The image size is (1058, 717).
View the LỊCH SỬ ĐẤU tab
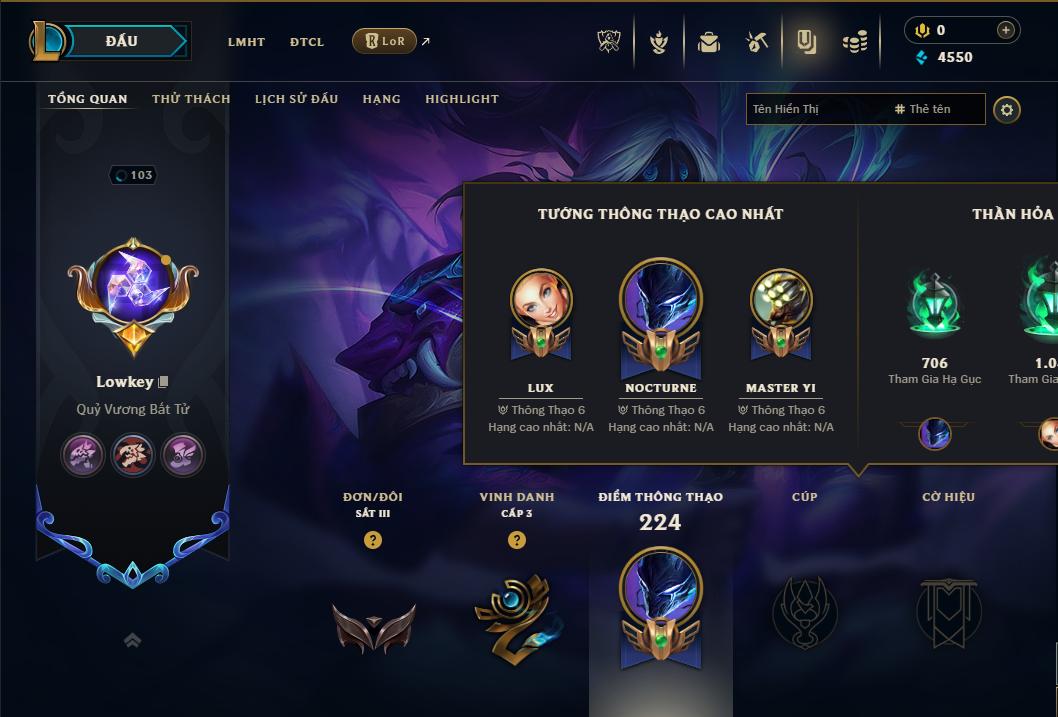[296, 99]
